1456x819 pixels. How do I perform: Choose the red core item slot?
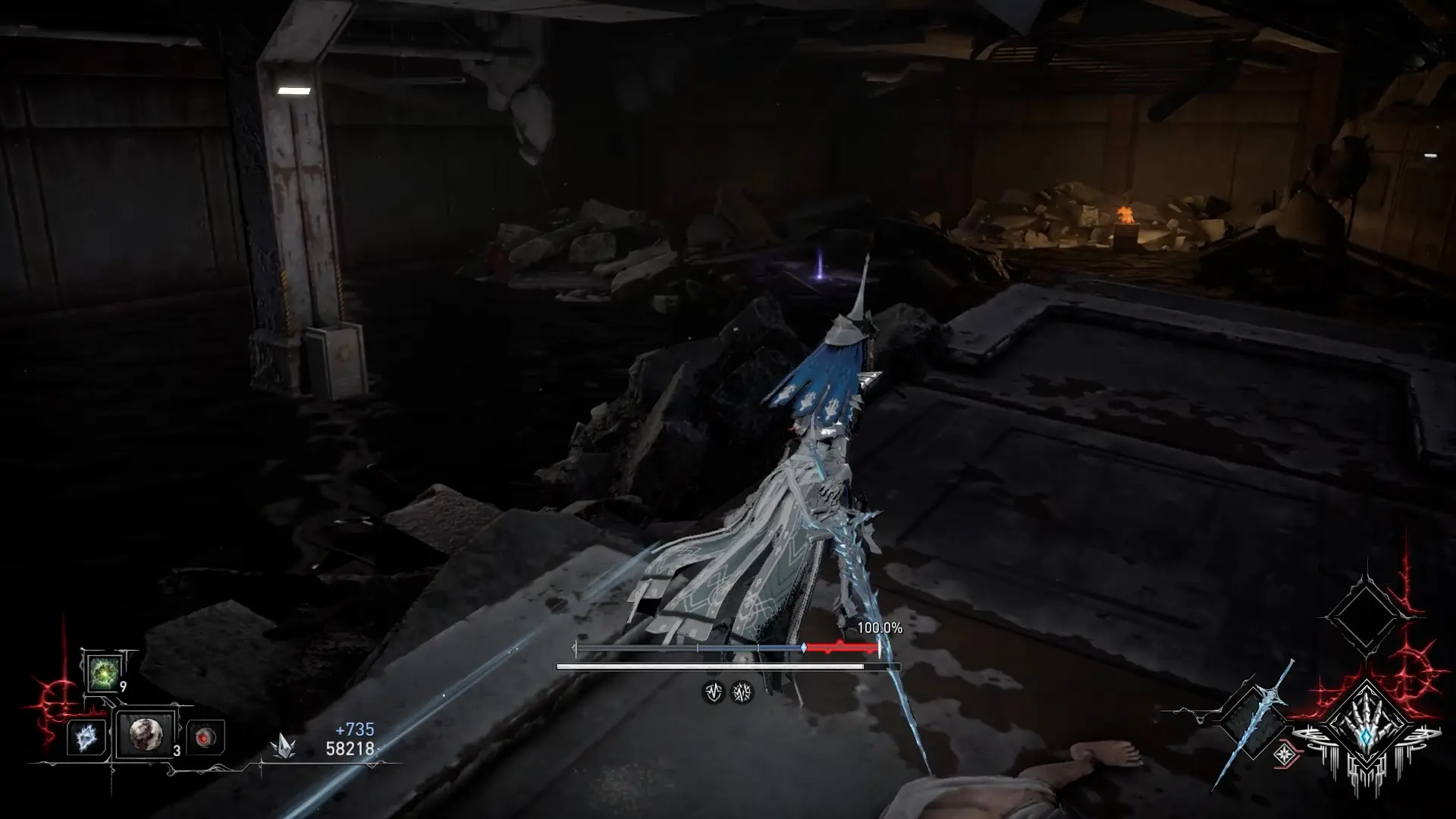click(x=205, y=737)
